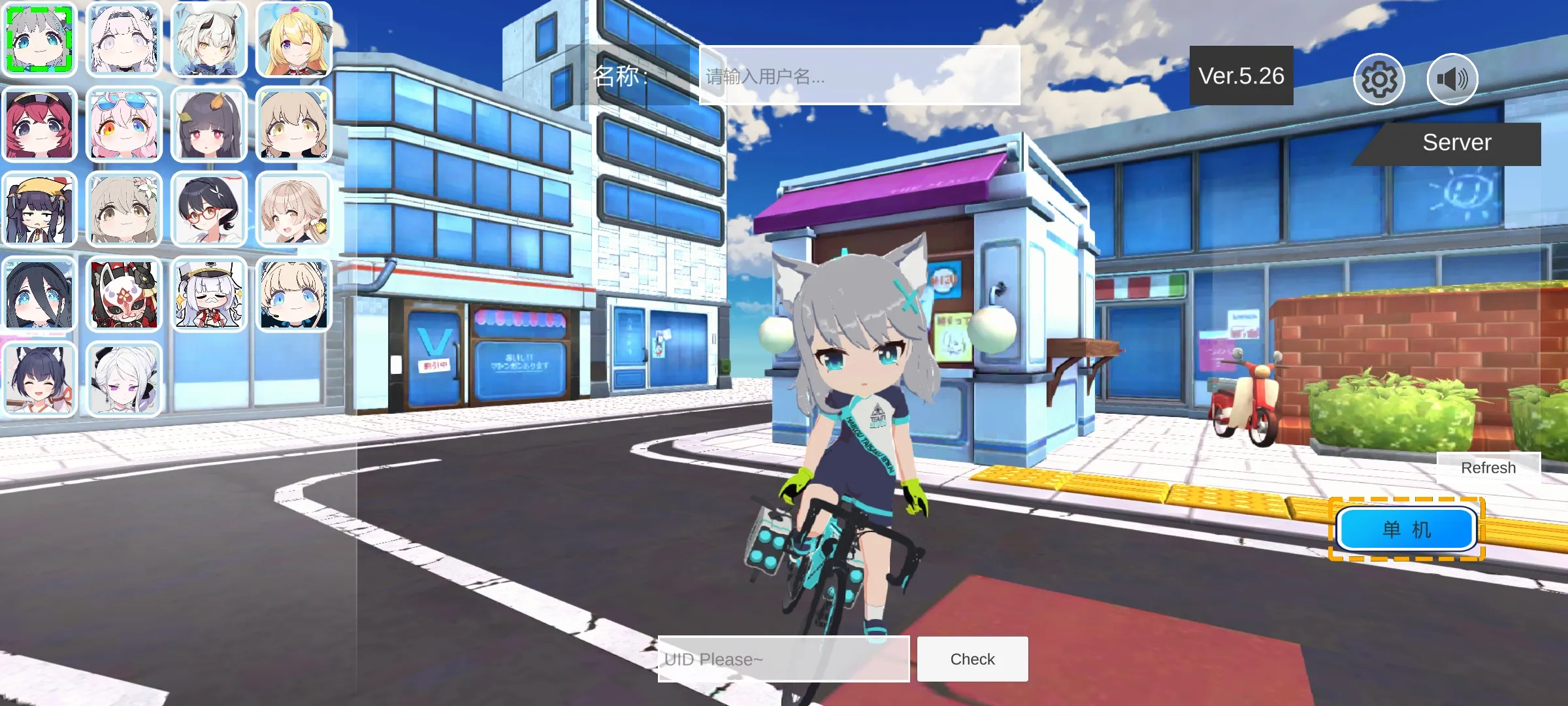This screenshot has width=1568, height=706.
Task: Click the username input field next to 名称
Action: click(856, 78)
